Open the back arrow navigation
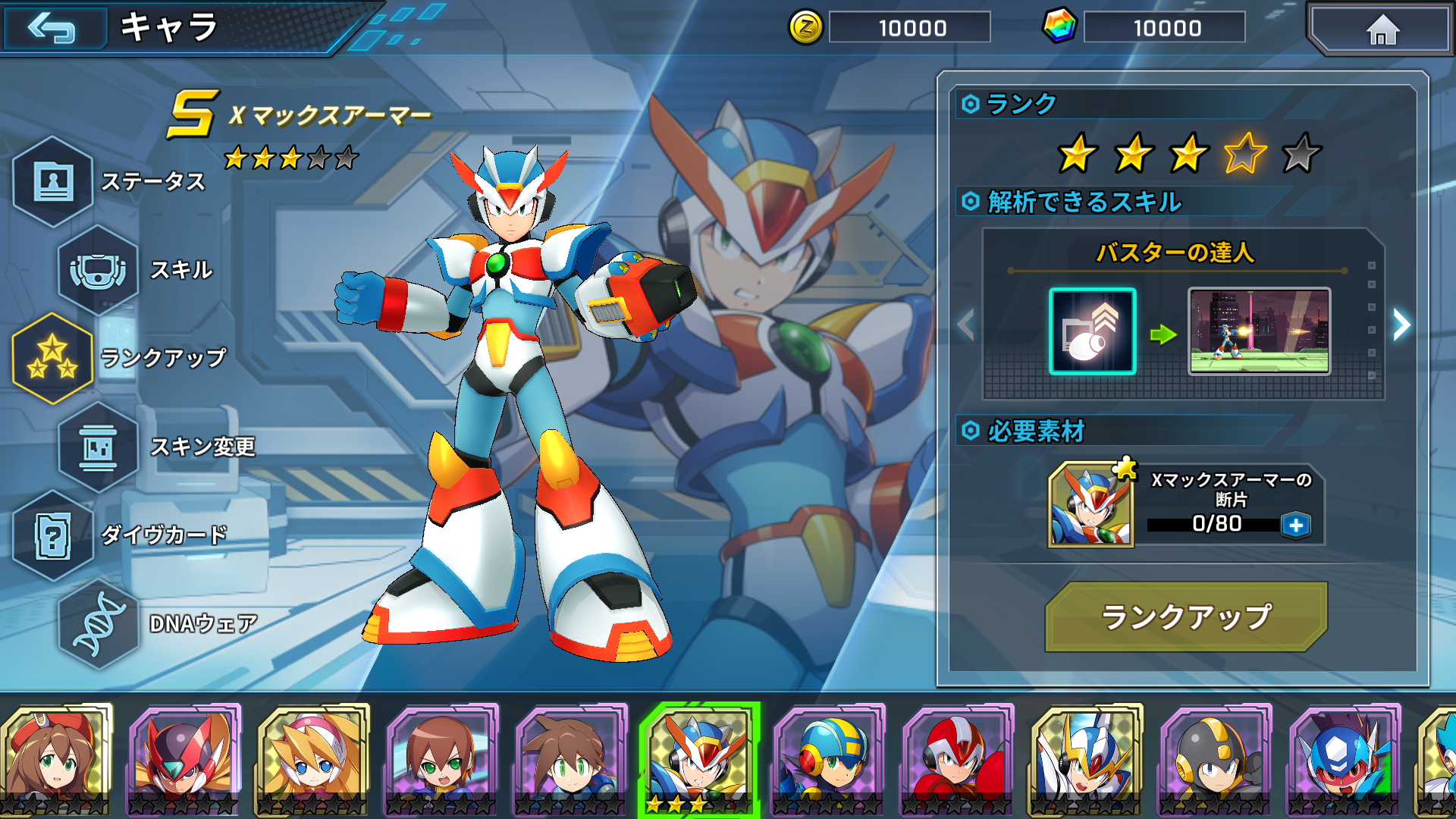1456x819 pixels. click(55, 27)
